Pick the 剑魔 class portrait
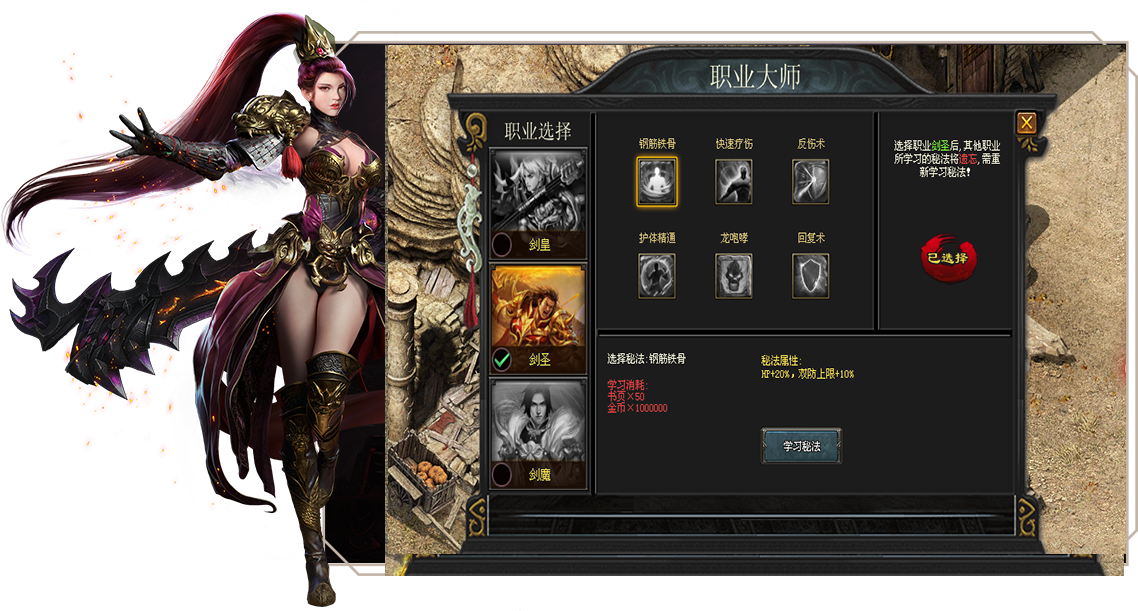Screen dimensions: 1138x611 point(539,422)
